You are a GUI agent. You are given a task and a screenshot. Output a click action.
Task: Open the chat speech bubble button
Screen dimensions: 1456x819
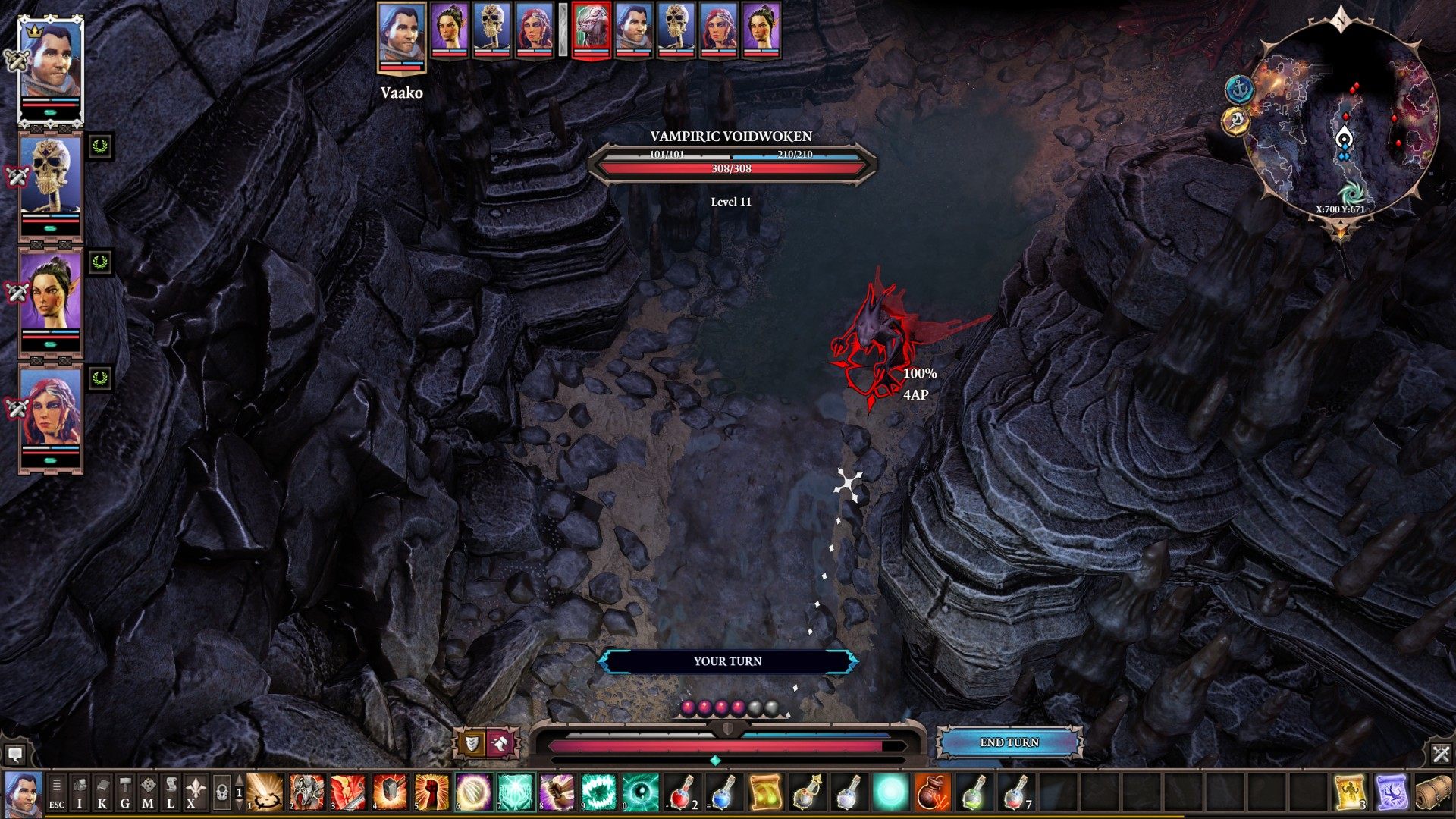pos(15,754)
